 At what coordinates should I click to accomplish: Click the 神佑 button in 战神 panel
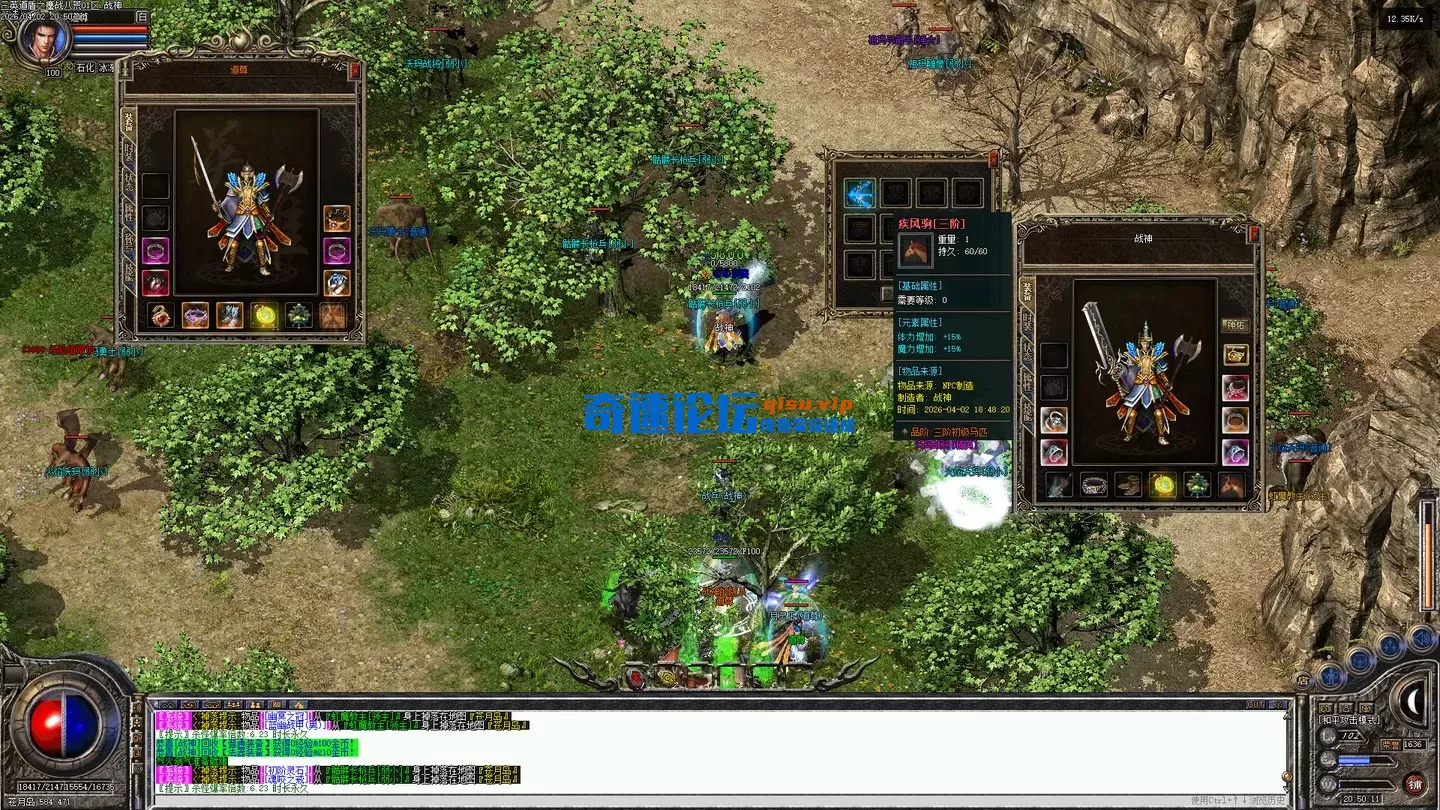coord(1235,325)
